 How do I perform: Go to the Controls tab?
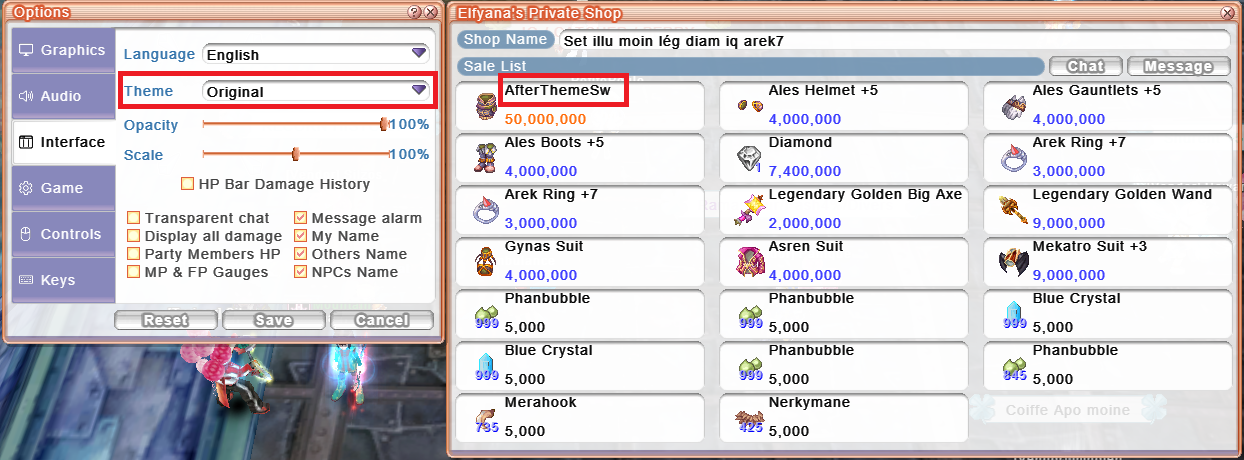tap(62, 234)
